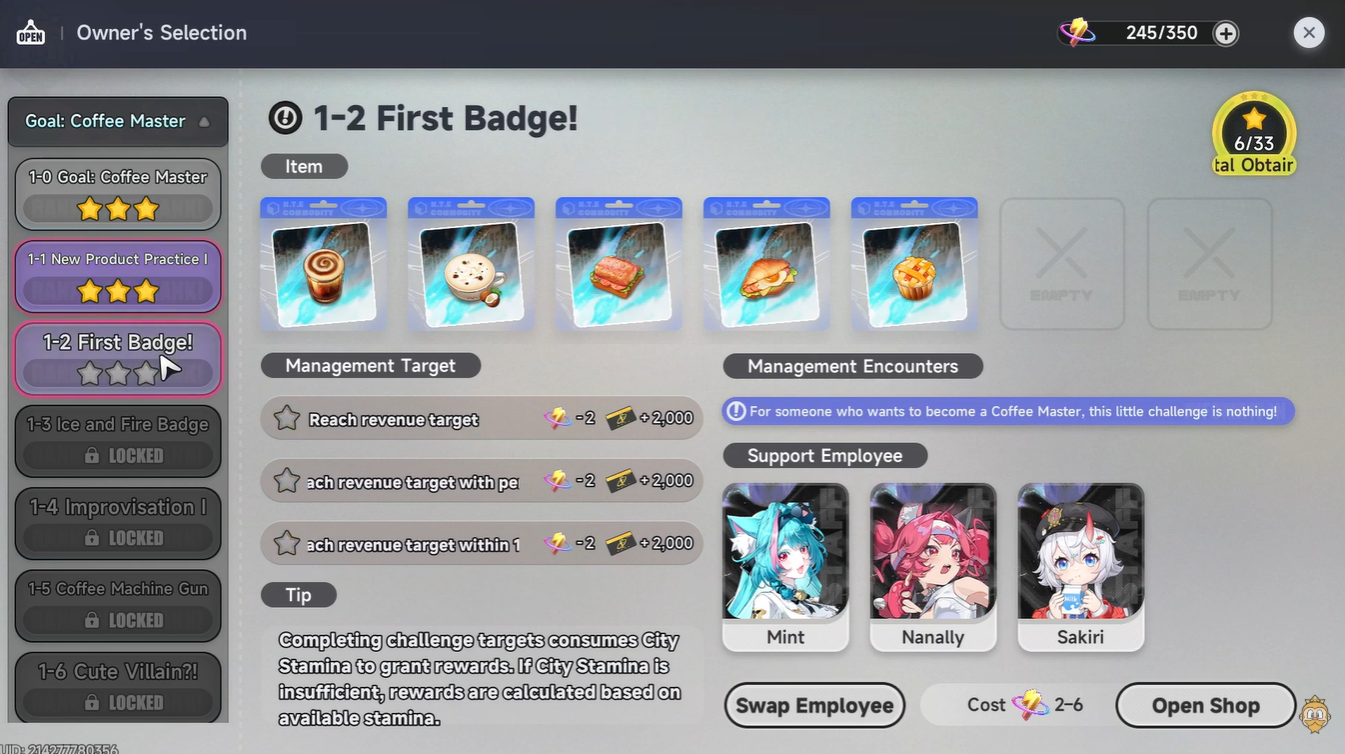Click the OPEN logo in the top-left corner
1345x754 pixels.
coord(30,31)
